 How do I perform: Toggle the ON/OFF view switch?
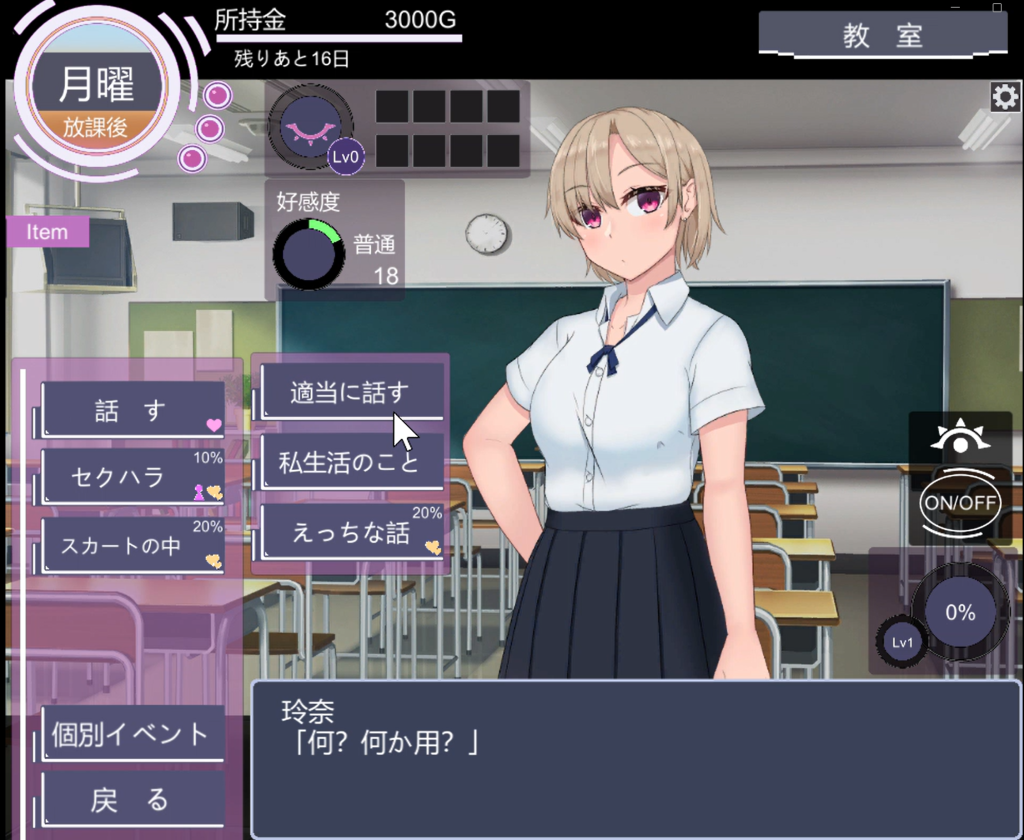(x=960, y=502)
